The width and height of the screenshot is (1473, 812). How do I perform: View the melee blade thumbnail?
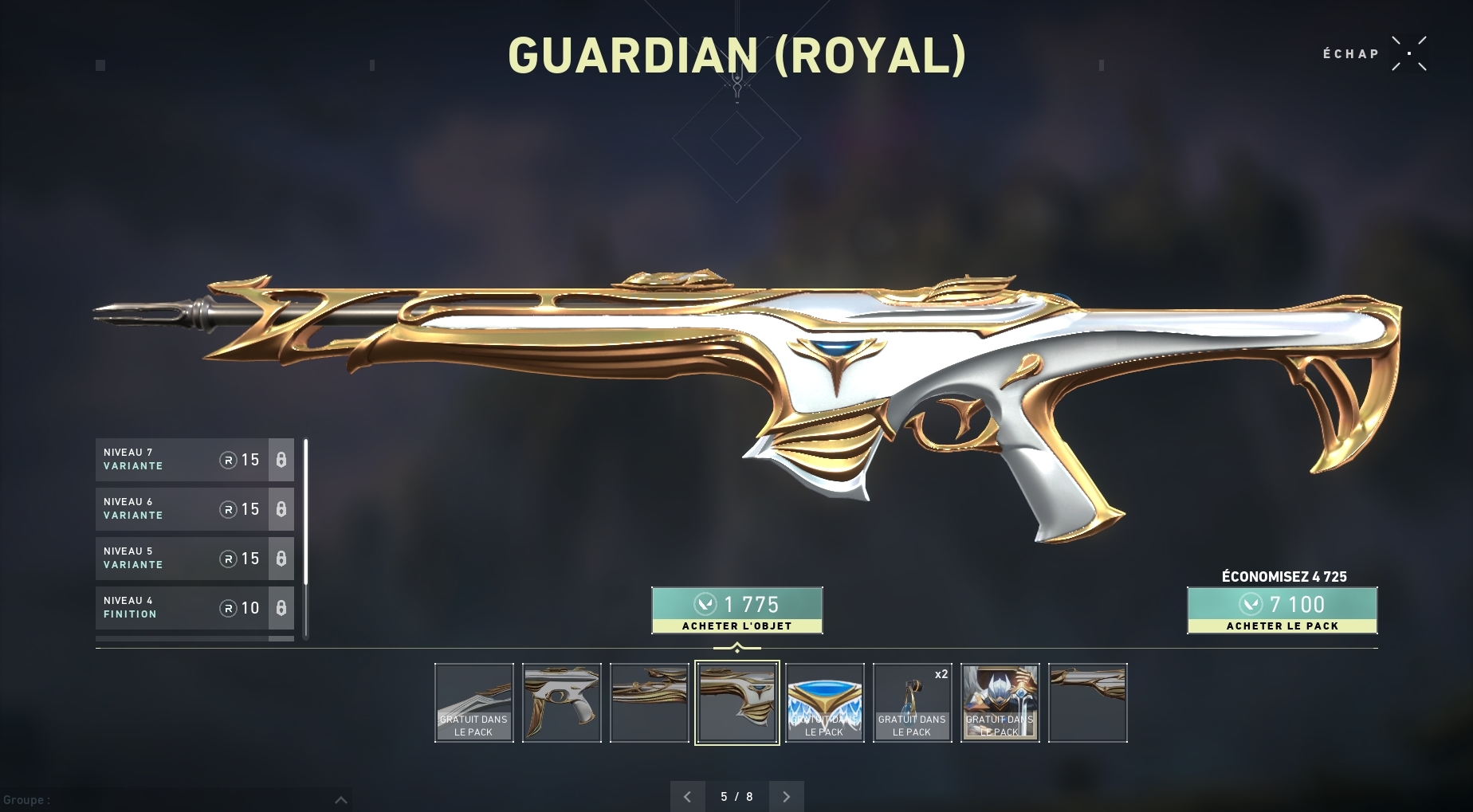(474, 703)
